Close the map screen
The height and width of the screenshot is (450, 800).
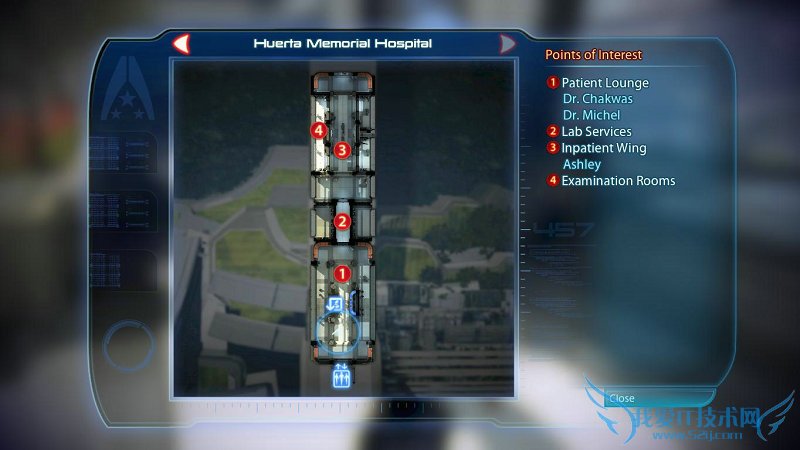point(622,398)
